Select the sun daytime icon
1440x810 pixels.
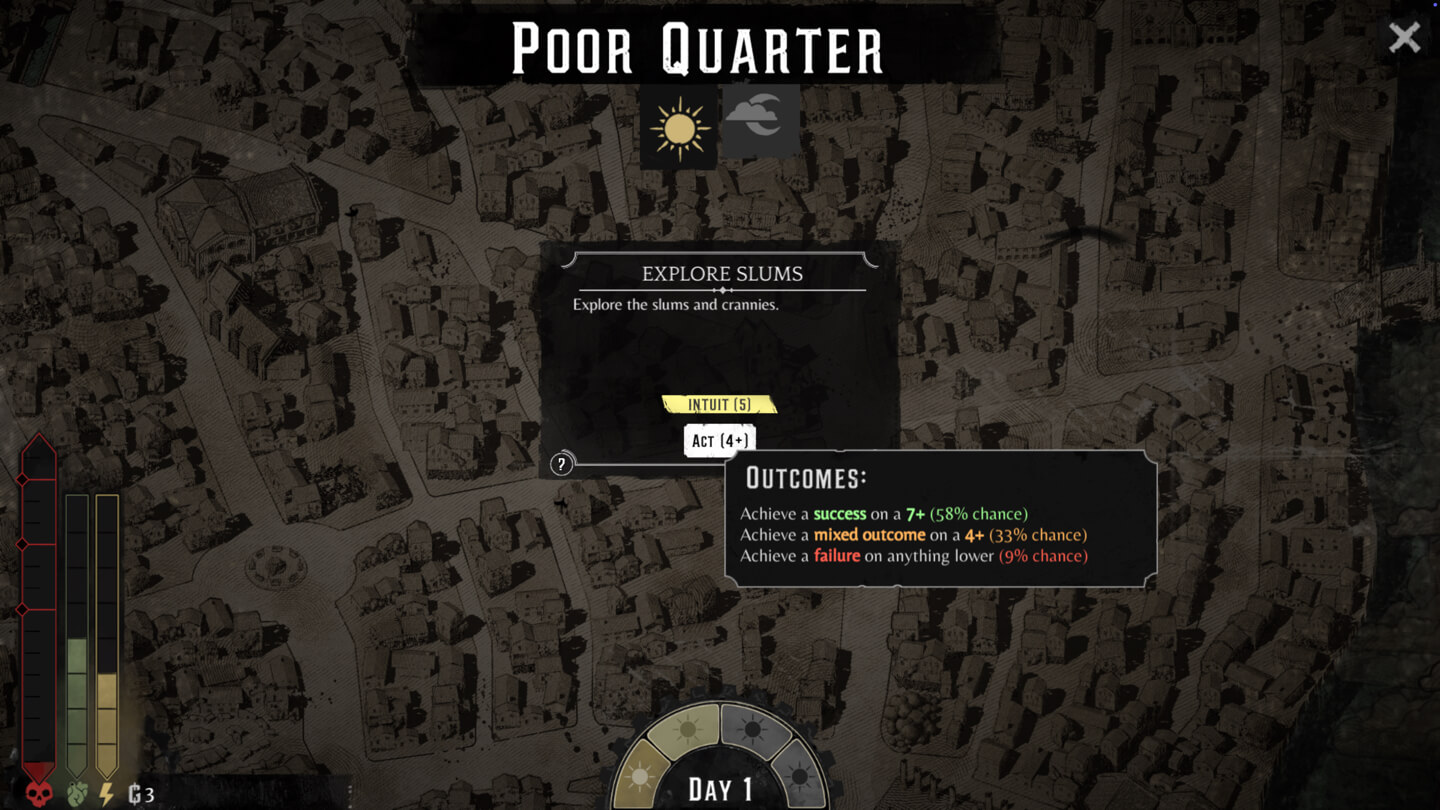click(679, 127)
